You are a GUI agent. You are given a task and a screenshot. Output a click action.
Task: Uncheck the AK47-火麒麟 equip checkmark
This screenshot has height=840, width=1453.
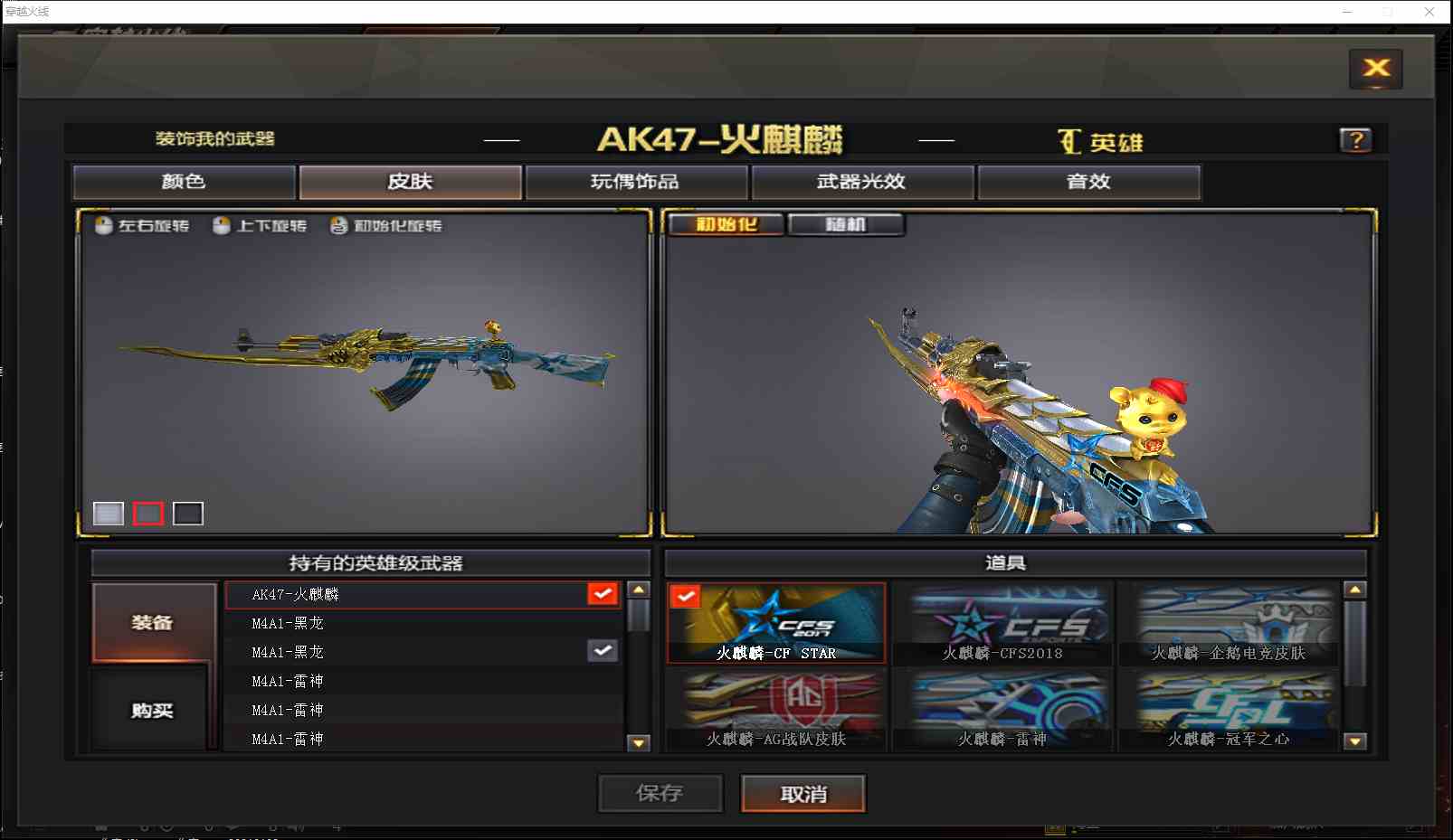[603, 594]
